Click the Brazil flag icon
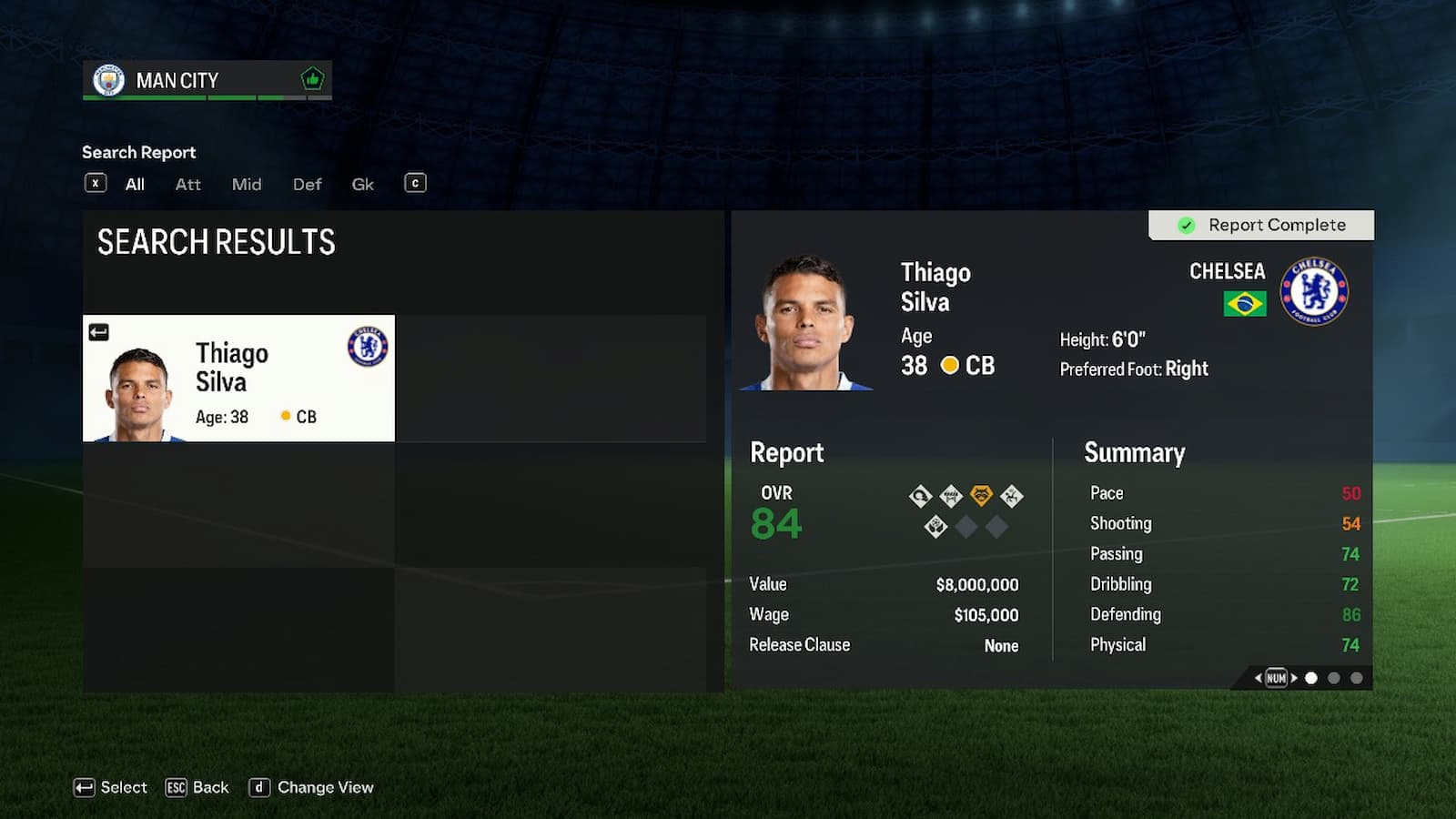This screenshot has height=819, width=1456. click(x=1246, y=302)
